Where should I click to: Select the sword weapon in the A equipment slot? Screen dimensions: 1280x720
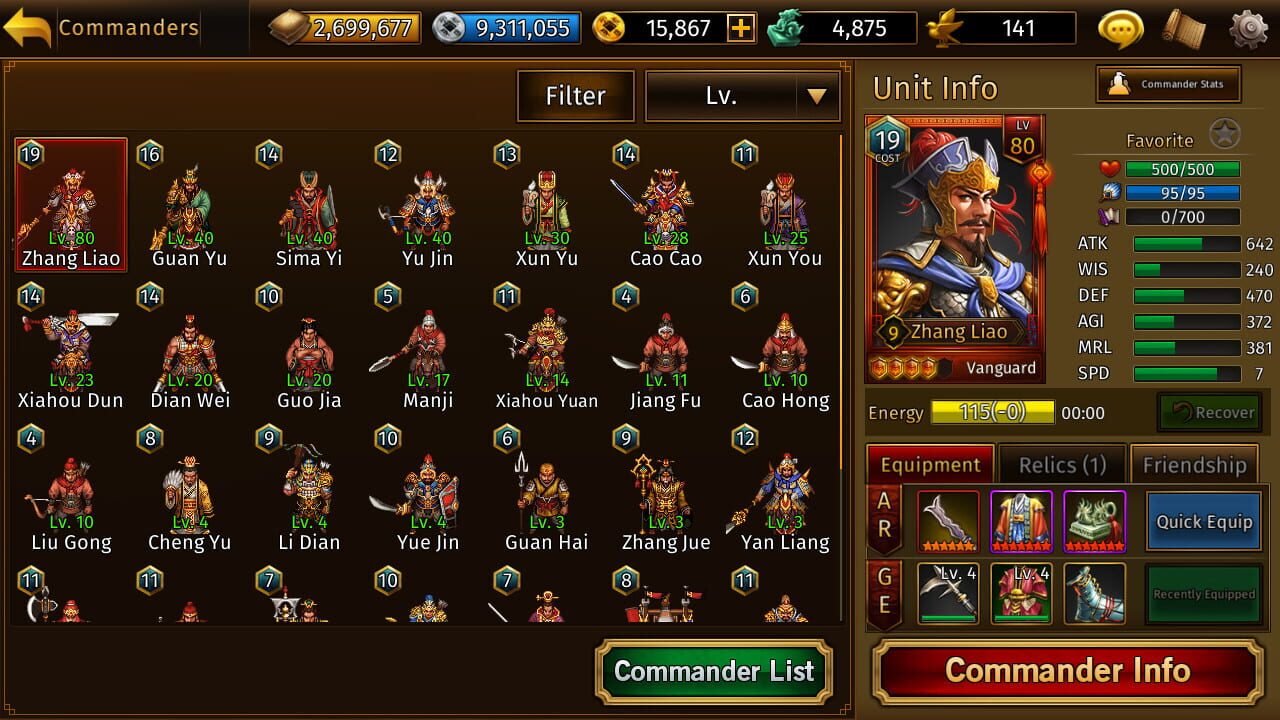(946, 520)
